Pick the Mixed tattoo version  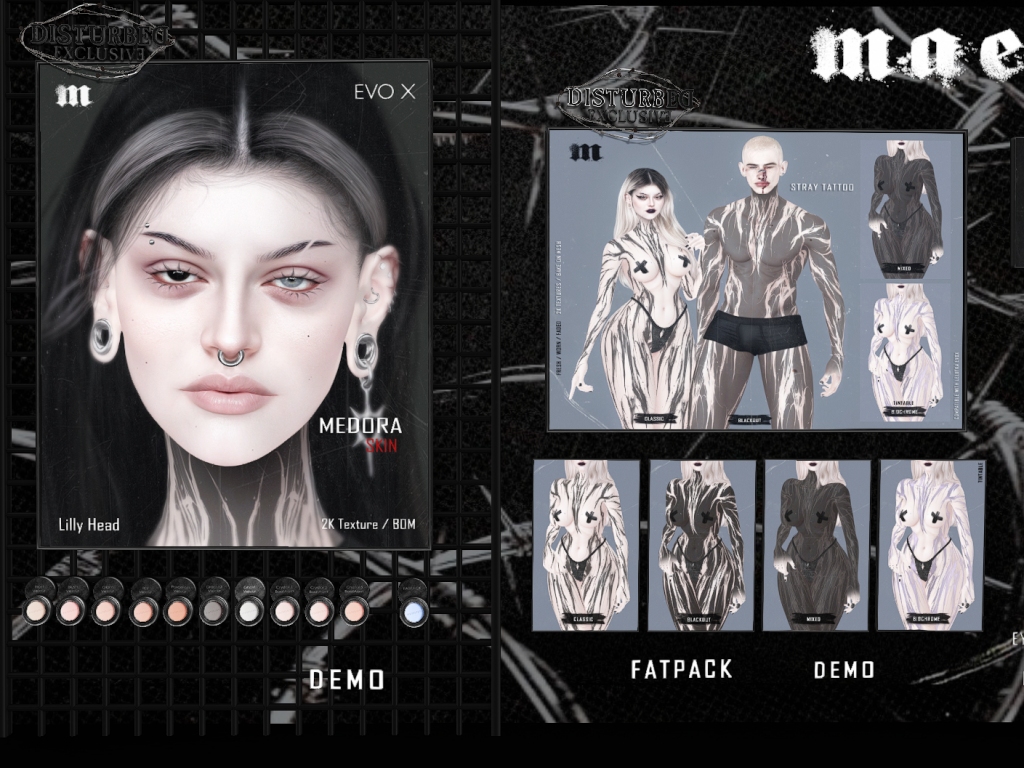(816, 545)
